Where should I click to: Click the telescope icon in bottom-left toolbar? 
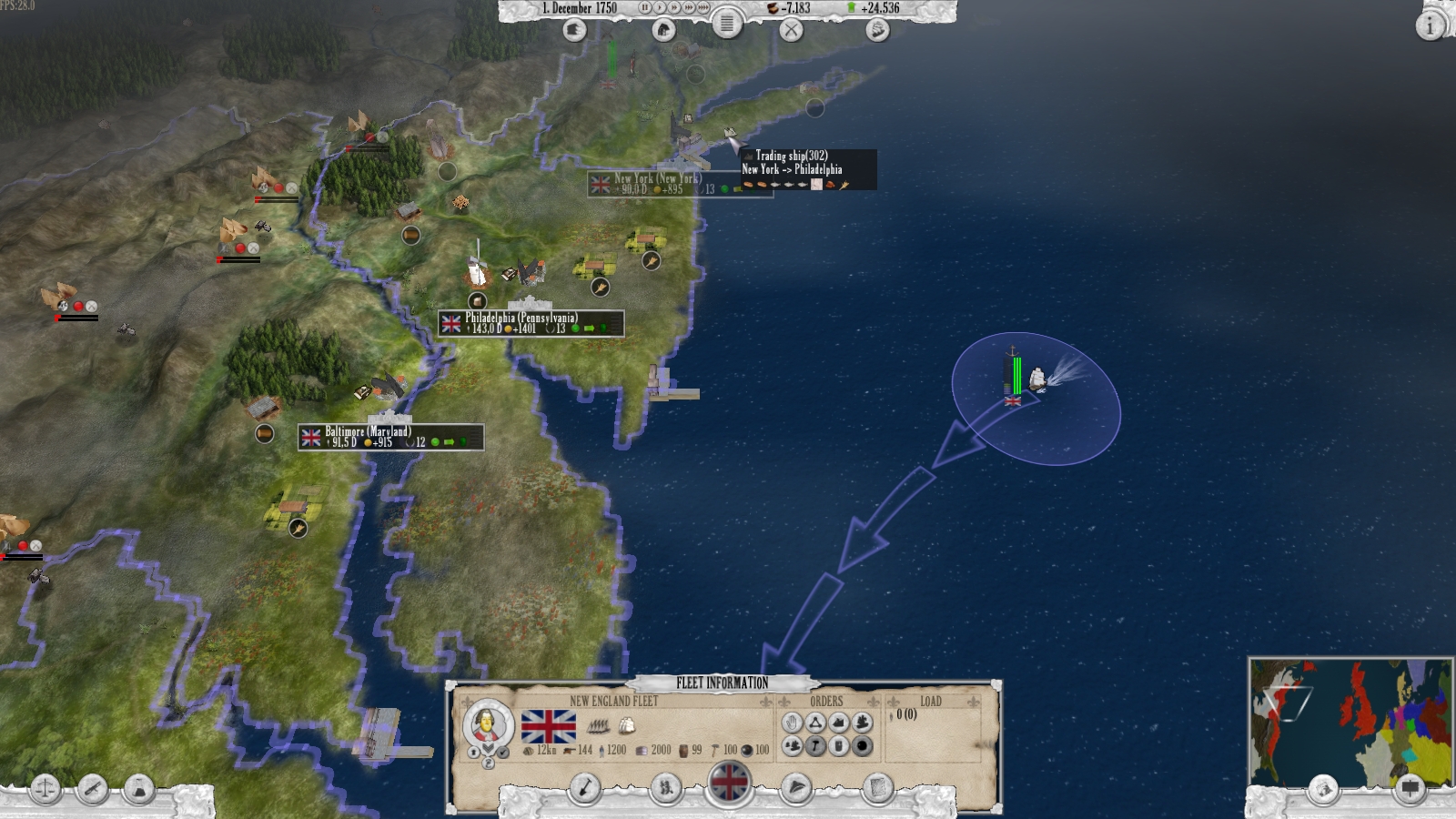92,789
